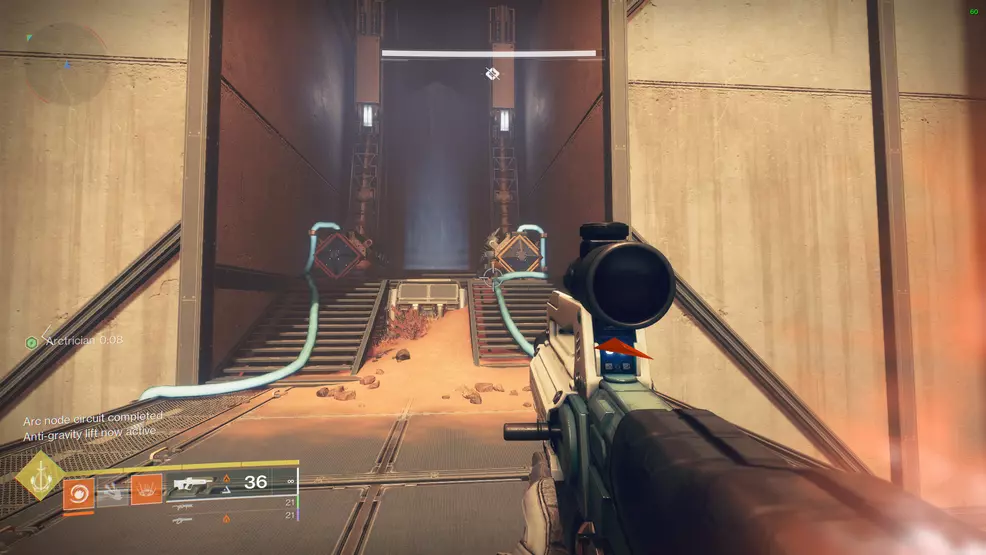The height and width of the screenshot is (555, 986).
Task: Use the orange swirl grenade ability
Action: click(x=78, y=492)
